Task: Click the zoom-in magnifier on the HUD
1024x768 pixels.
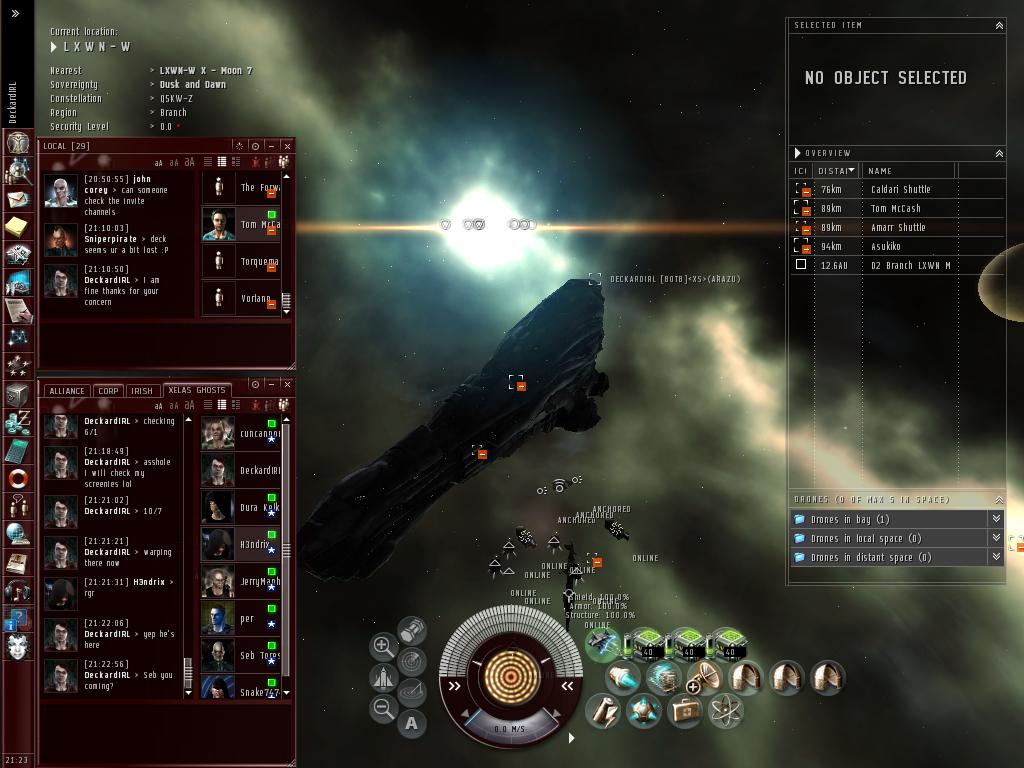Action: pos(383,646)
